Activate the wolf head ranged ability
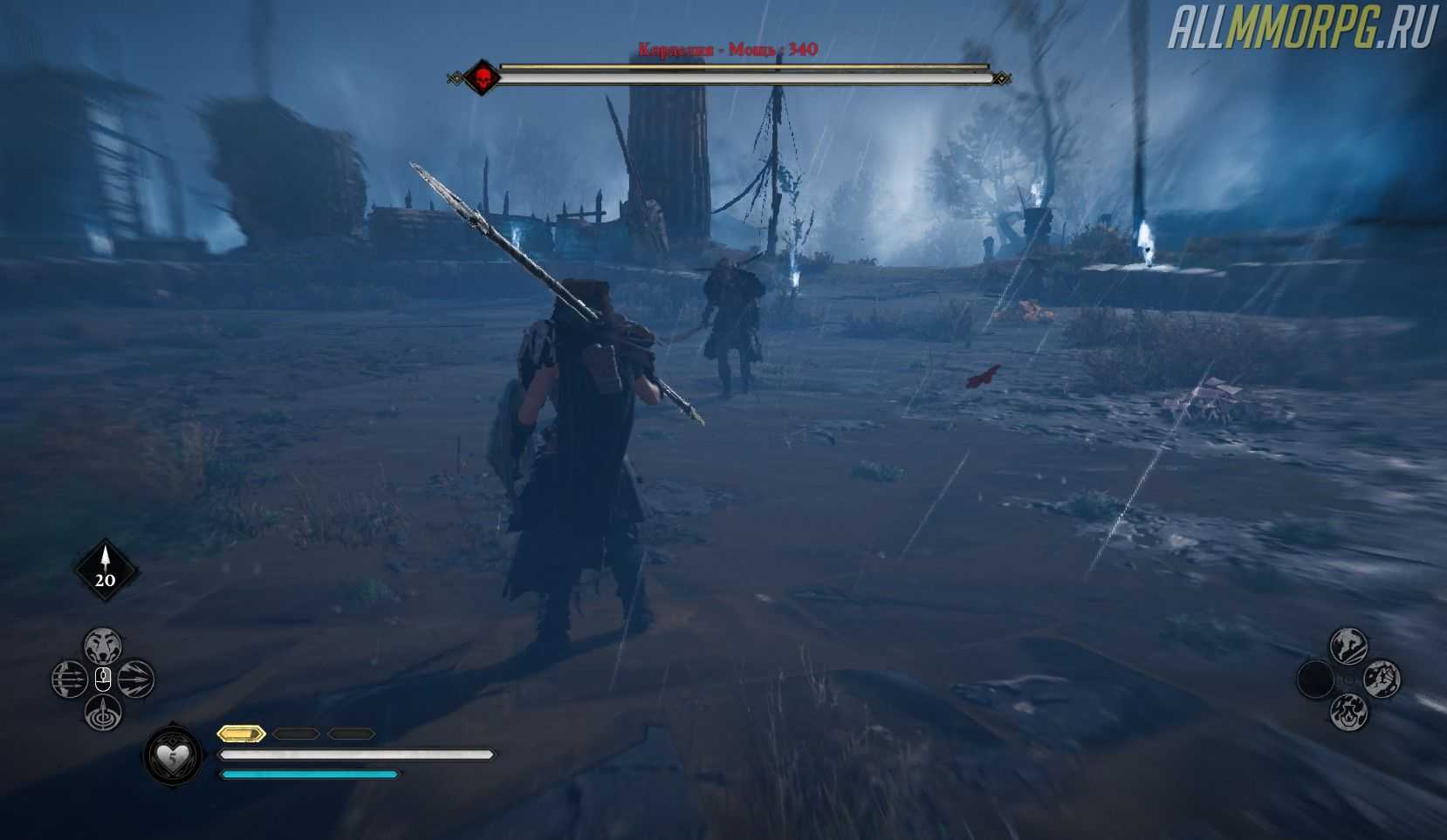 click(x=103, y=646)
